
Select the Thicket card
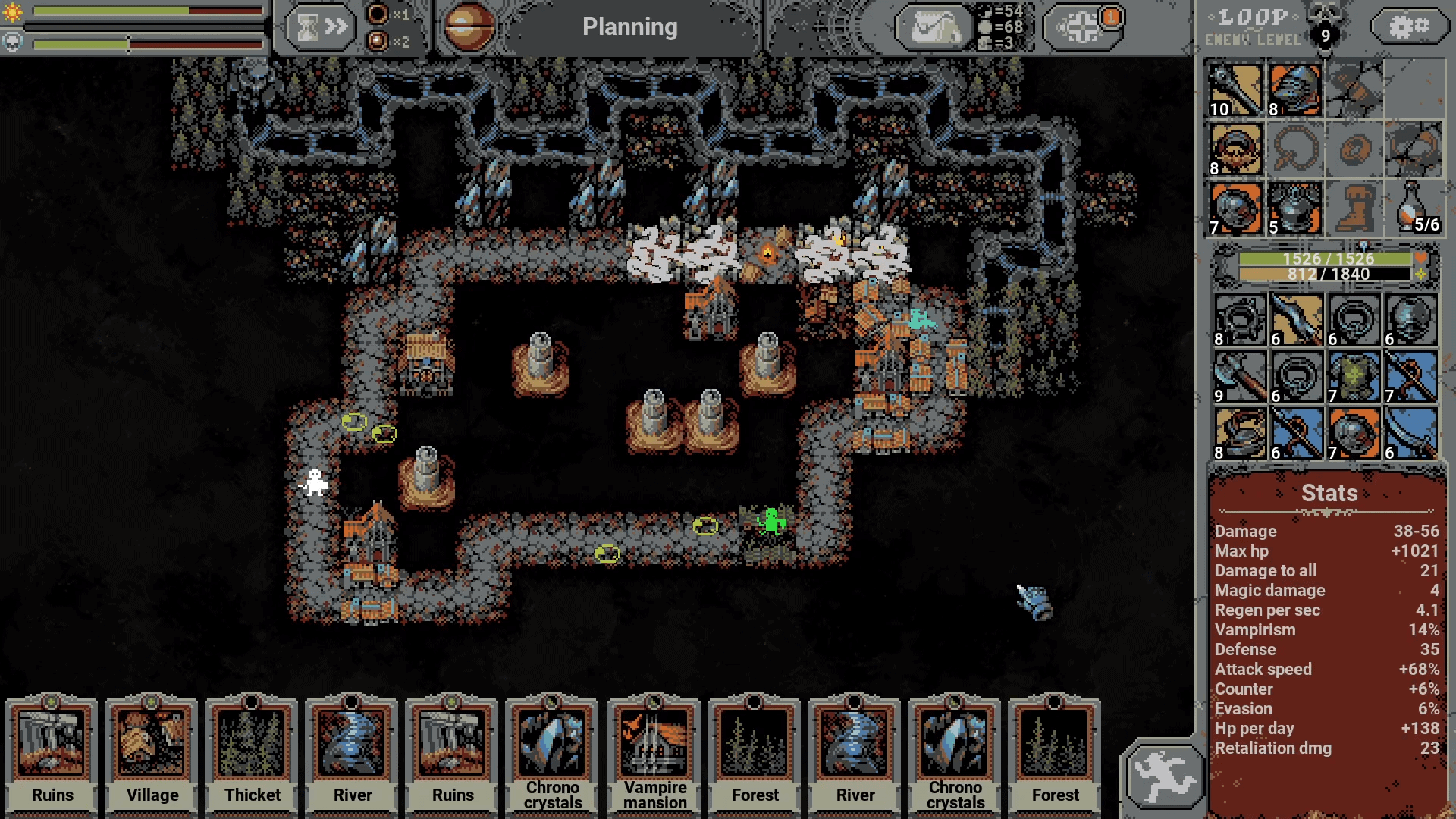pyautogui.click(x=252, y=751)
